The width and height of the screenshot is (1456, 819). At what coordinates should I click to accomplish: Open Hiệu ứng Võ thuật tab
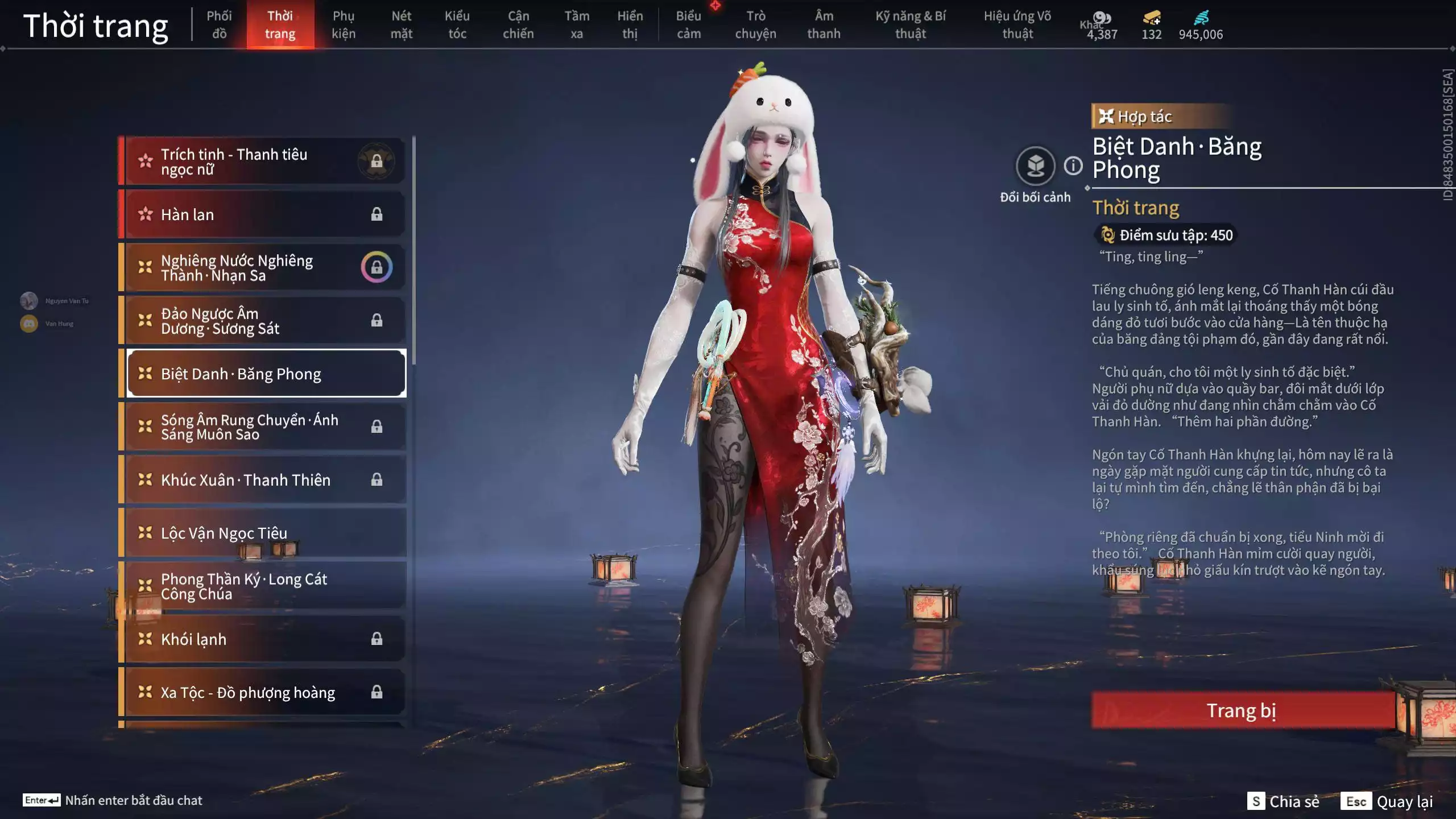point(1017,24)
